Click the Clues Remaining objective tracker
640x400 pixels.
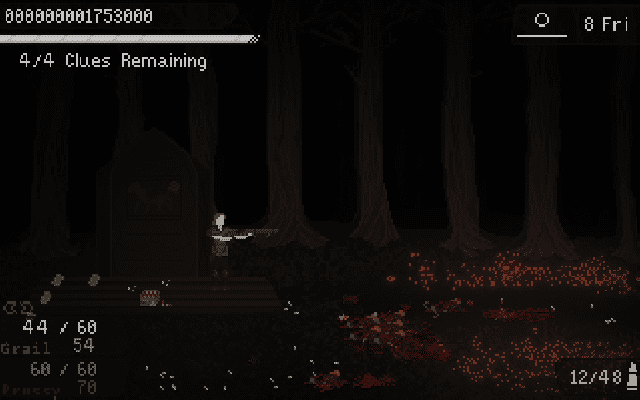pos(113,61)
